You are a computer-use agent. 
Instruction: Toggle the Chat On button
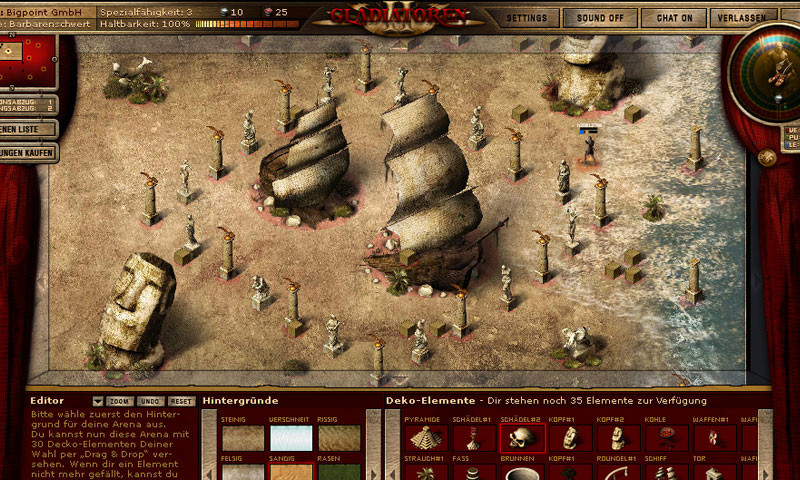point(674,18)
